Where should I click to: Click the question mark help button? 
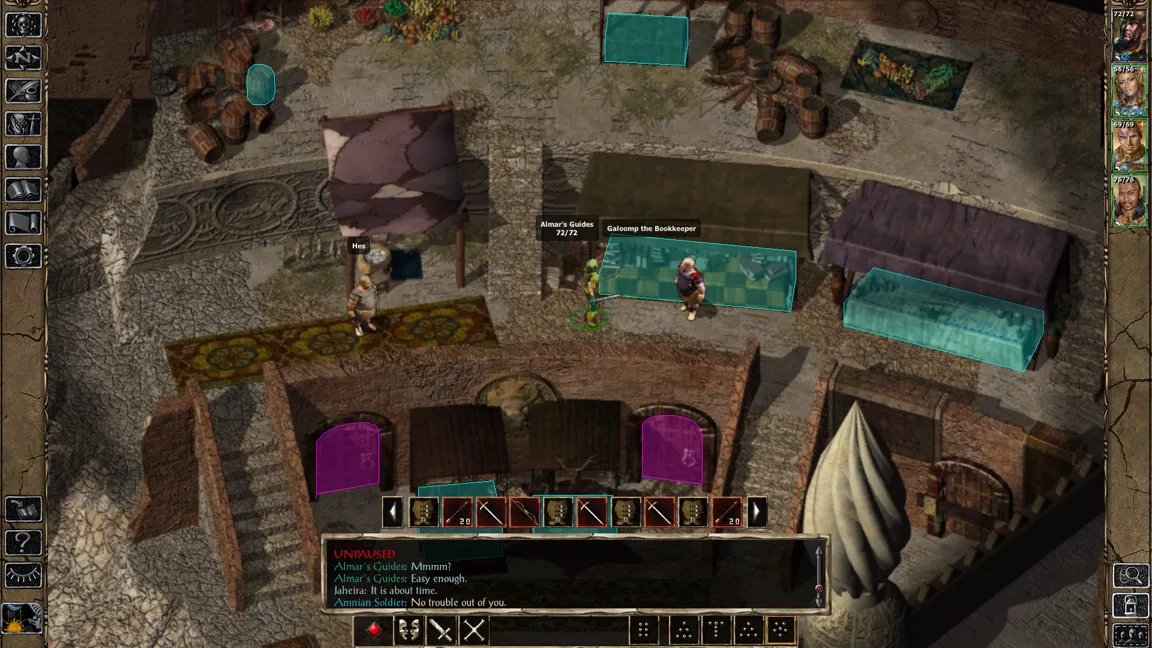23,543
